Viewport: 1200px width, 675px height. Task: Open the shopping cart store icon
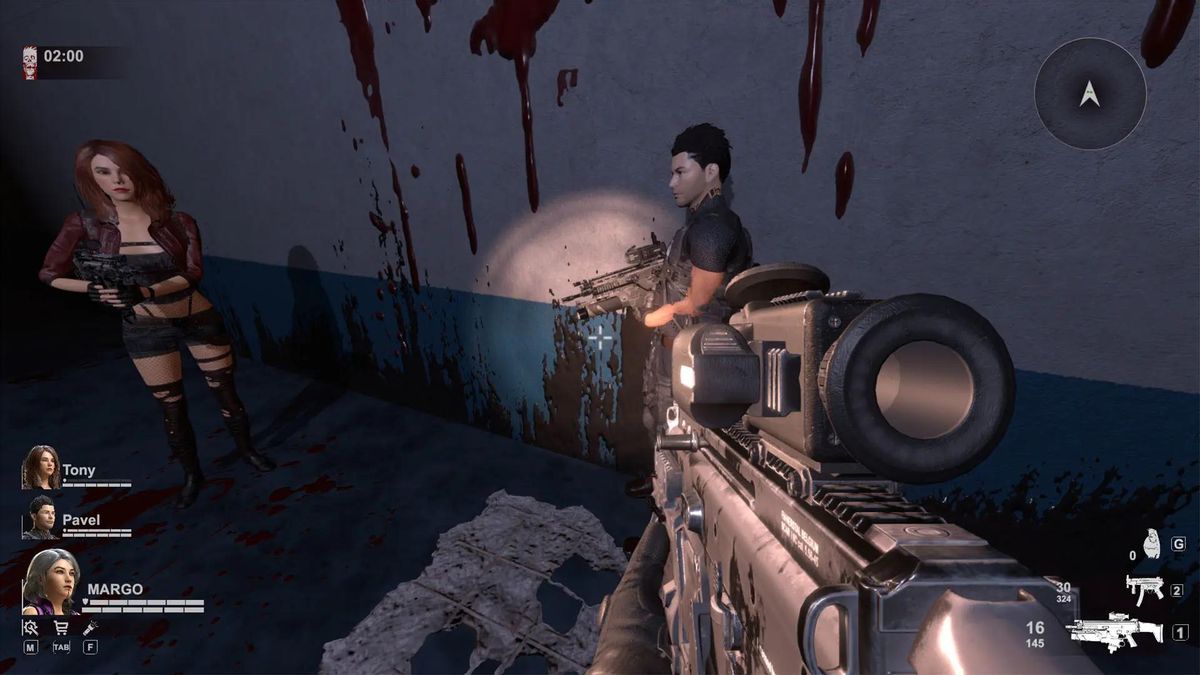point(60,628)
